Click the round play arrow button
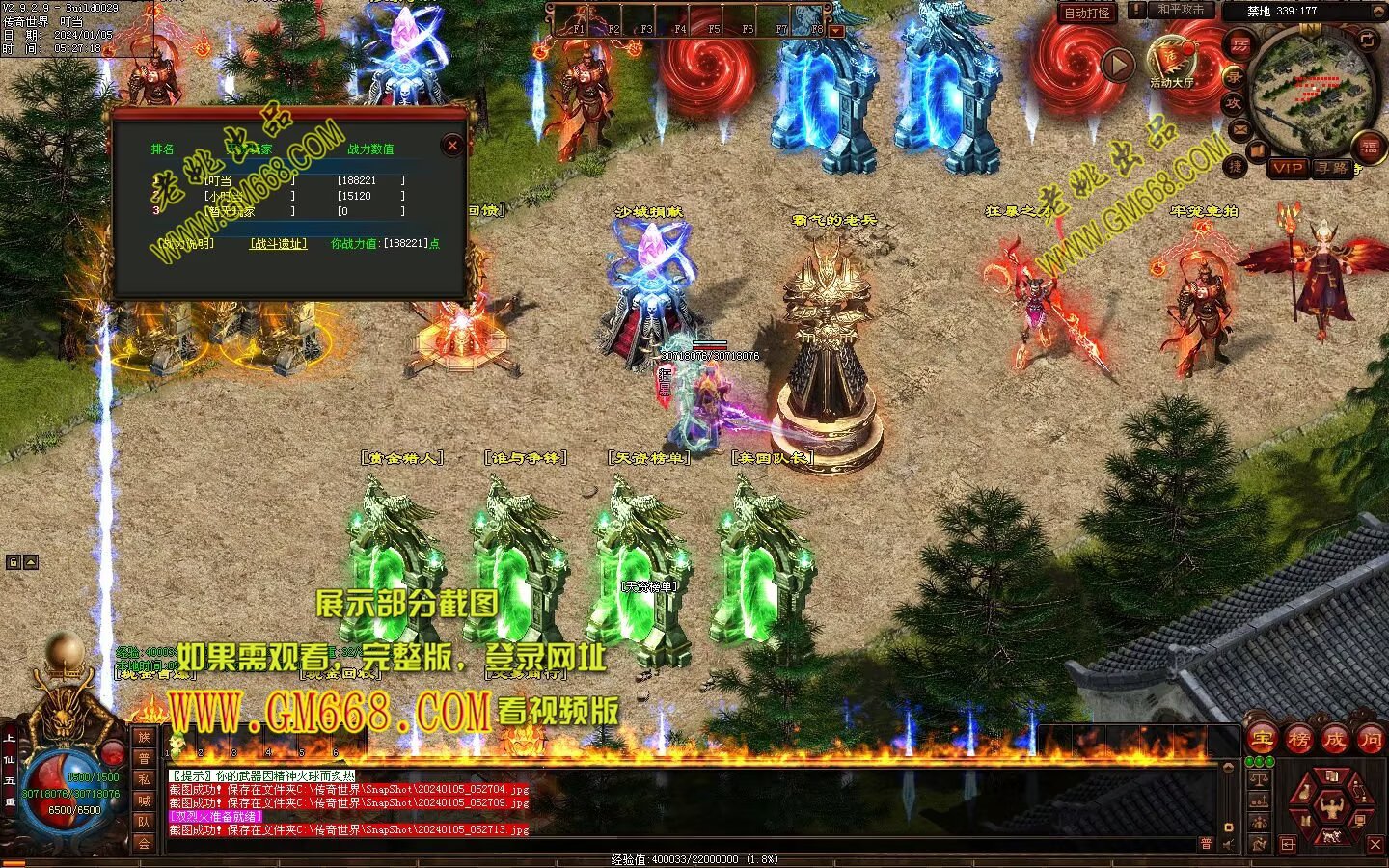The height and width of the screenshot is (868, 1389). point(1118,65)
